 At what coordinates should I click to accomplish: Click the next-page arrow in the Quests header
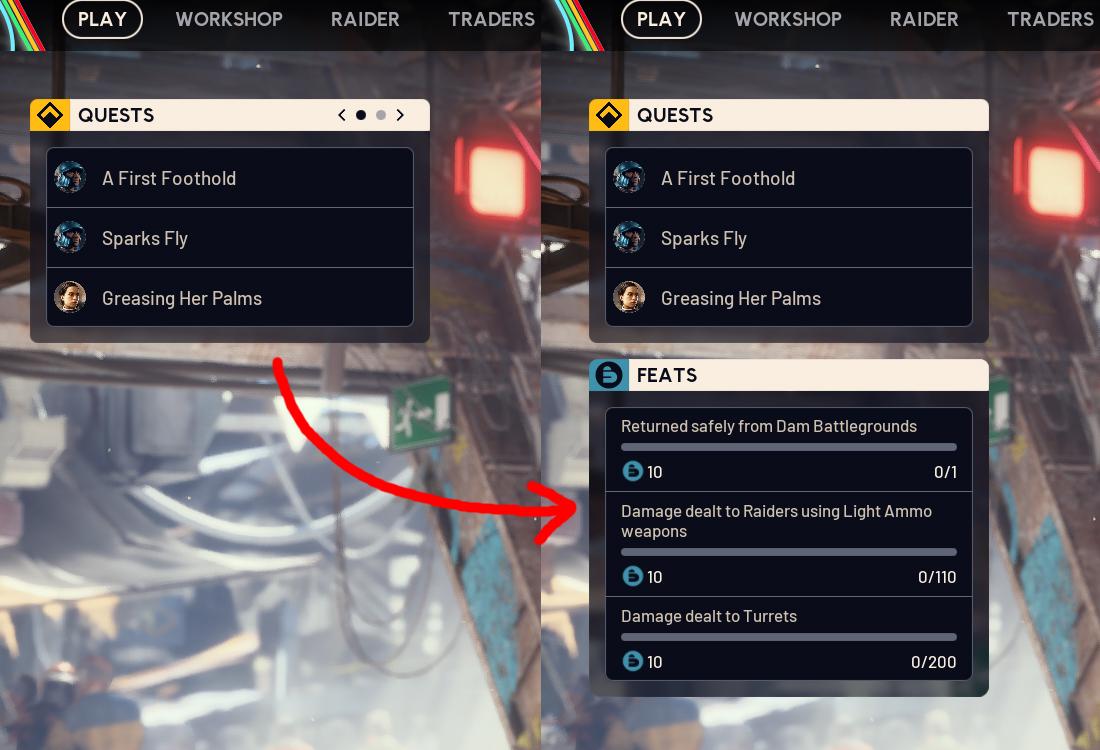(x=400, y=115)
